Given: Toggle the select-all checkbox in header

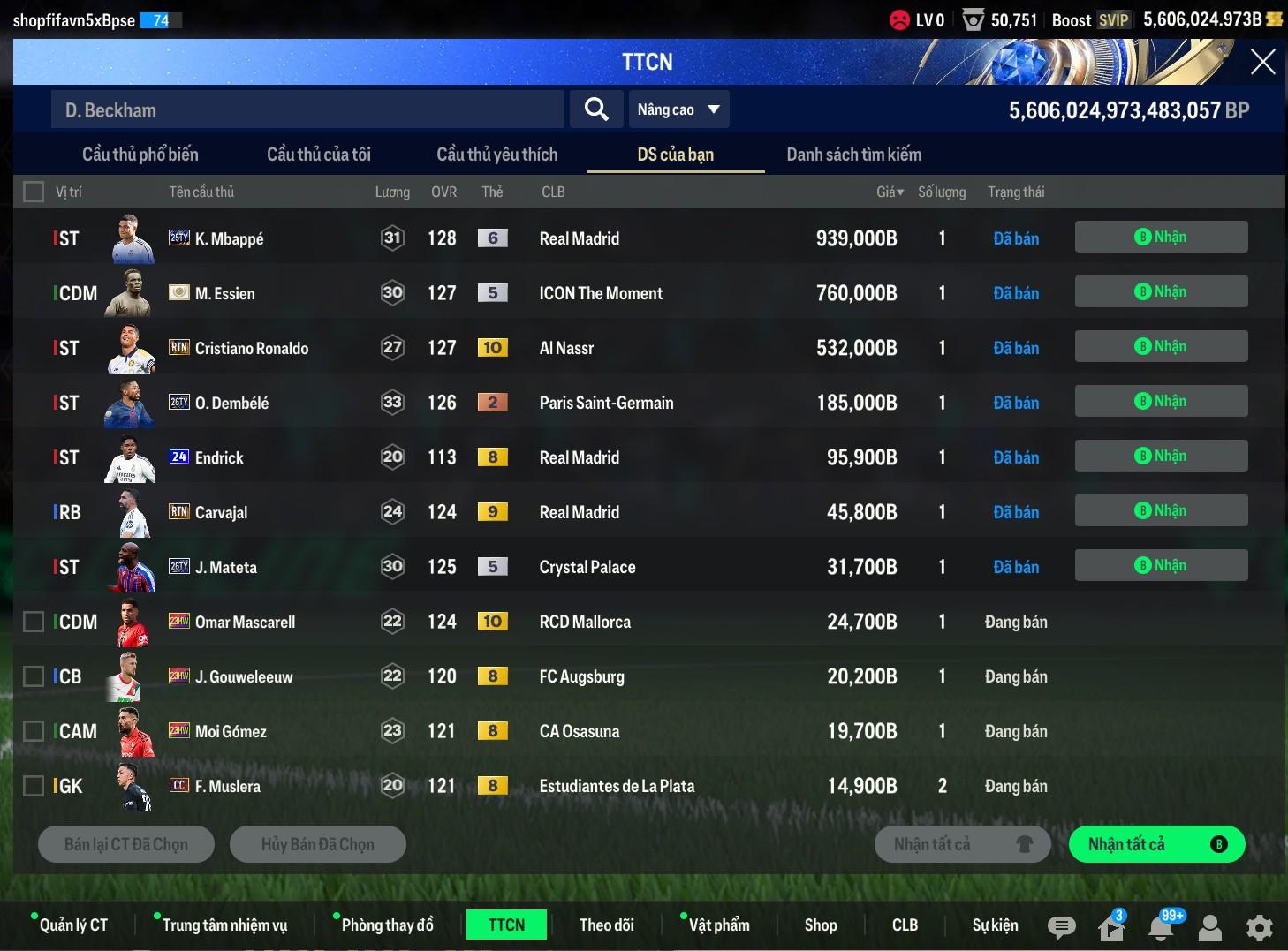Looking at the screenshot, I should coord(34,192).
